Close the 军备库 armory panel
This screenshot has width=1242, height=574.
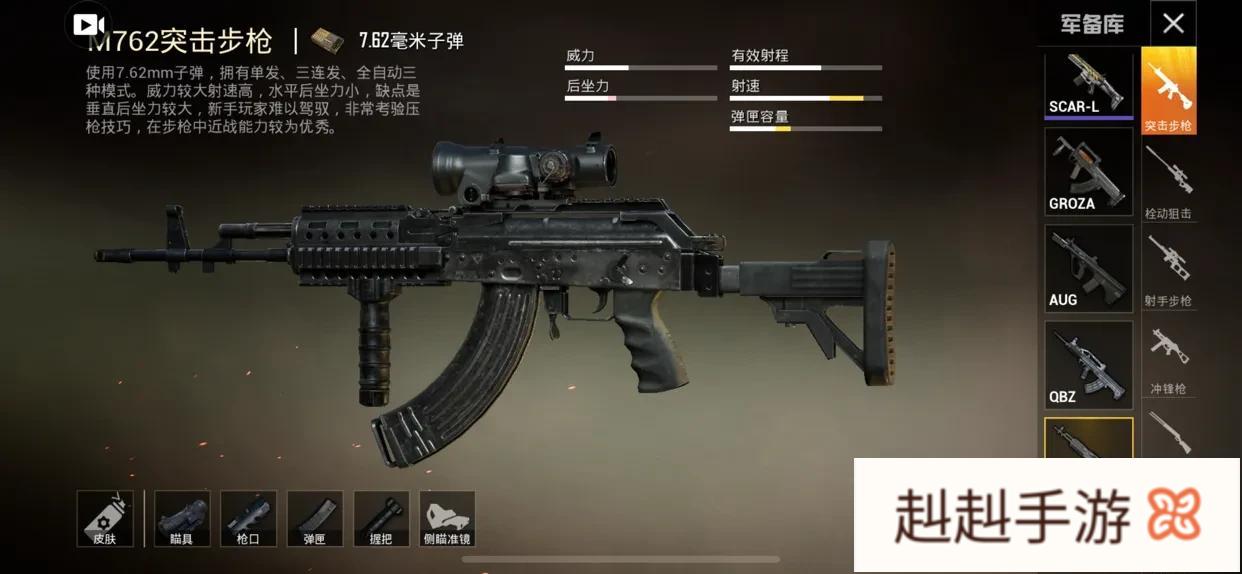point(1173,23)
